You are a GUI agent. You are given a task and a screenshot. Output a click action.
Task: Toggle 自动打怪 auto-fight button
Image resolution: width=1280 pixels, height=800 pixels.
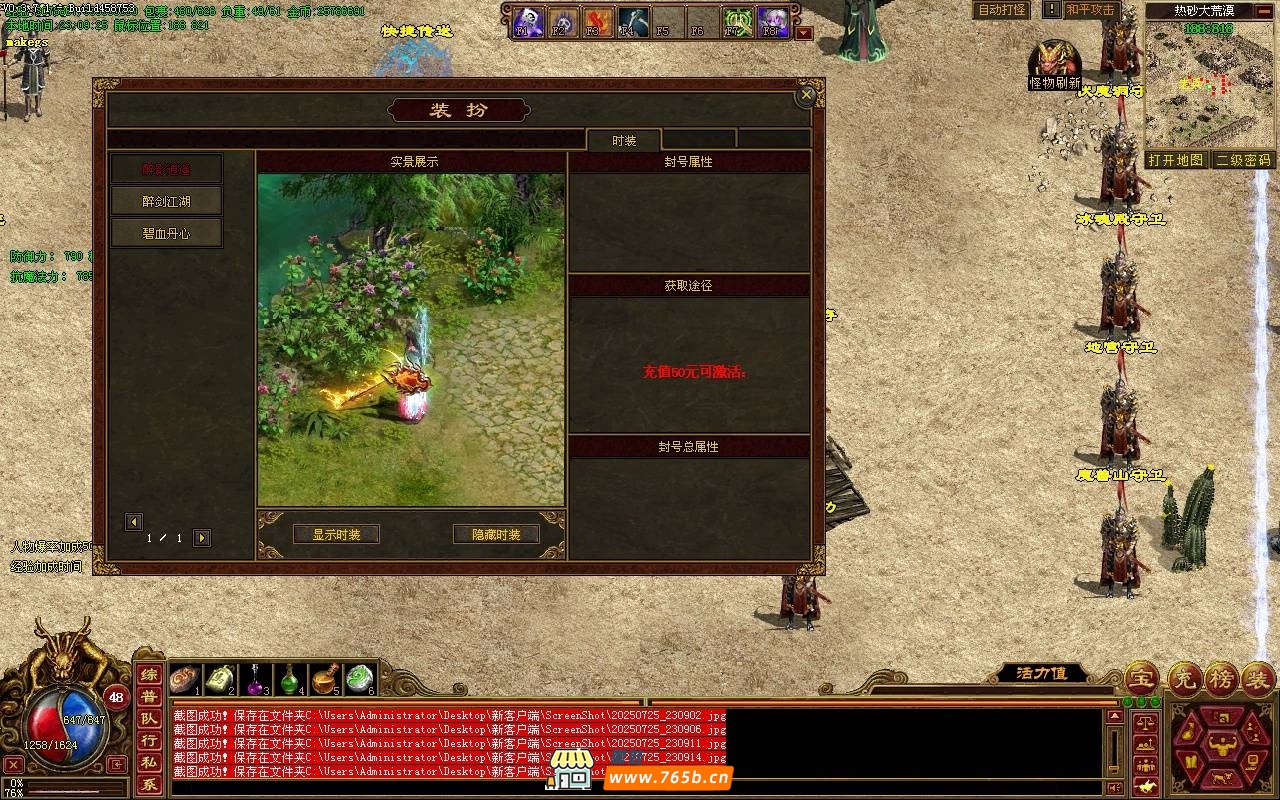[1002, 10]
